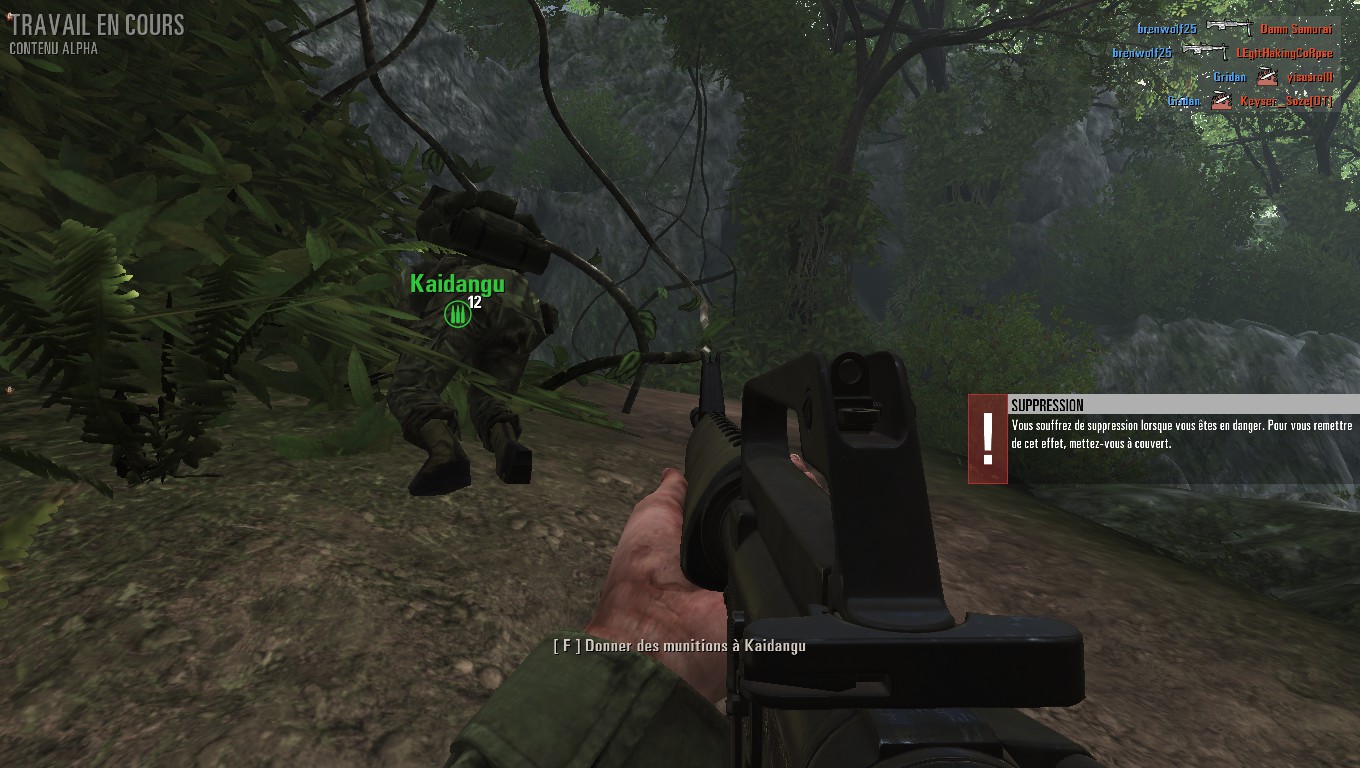Screen dimensions: 1360x768
Task: Select the second SMG kill feed weapon icon
Action: tap(1204, 50)
